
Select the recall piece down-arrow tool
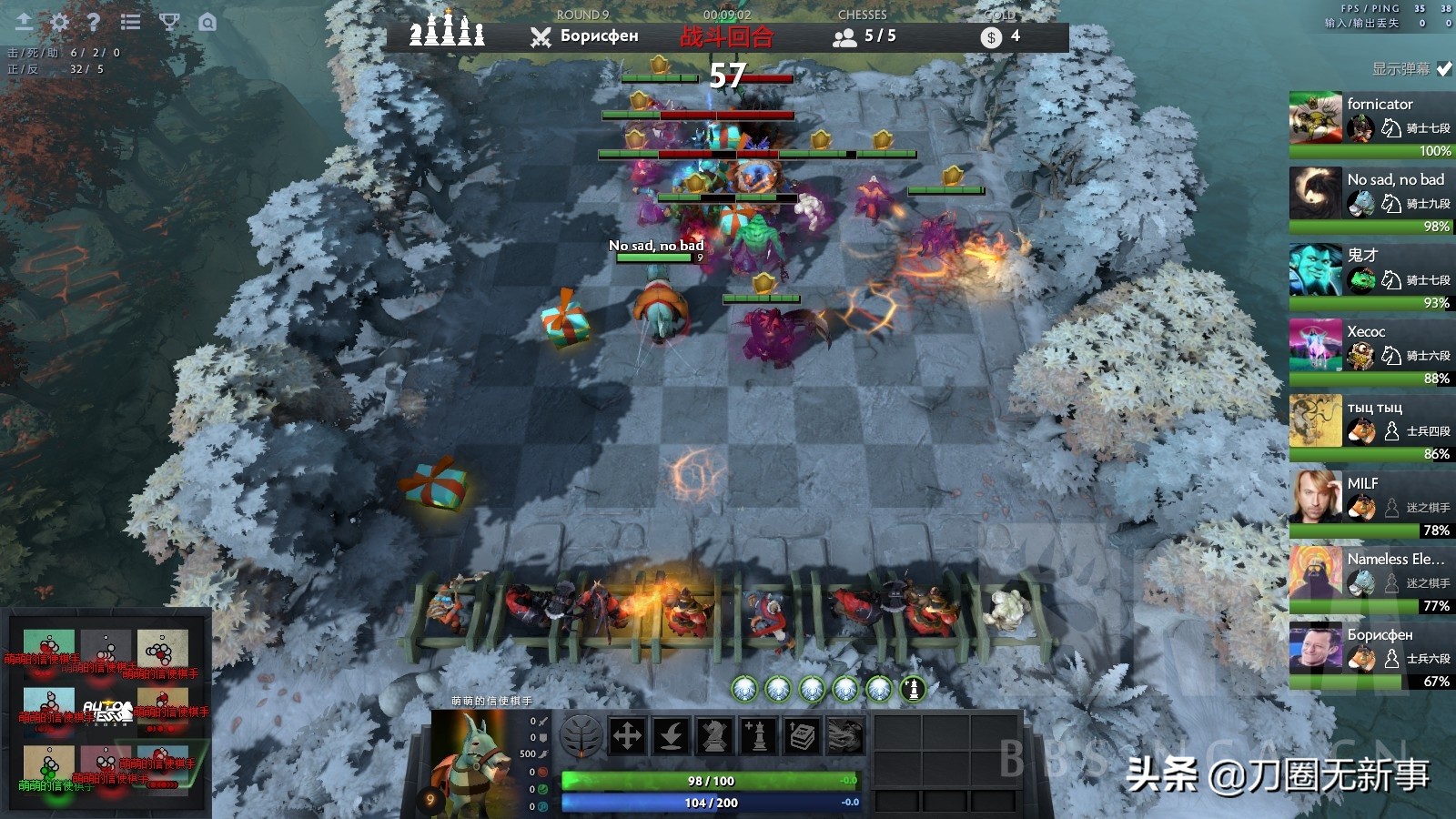click(672, 735)
